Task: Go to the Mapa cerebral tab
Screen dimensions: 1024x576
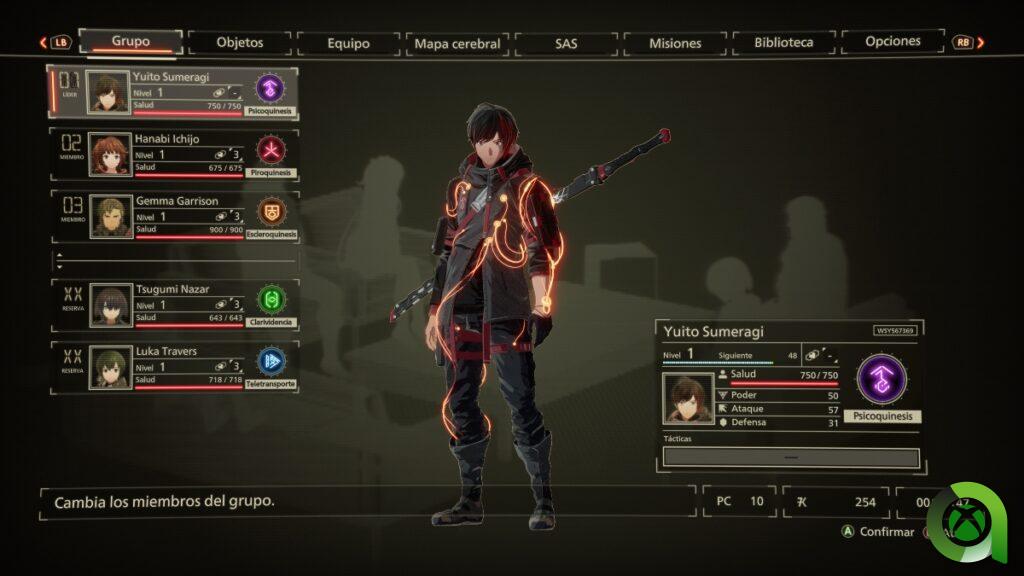Action: (457, 43)
